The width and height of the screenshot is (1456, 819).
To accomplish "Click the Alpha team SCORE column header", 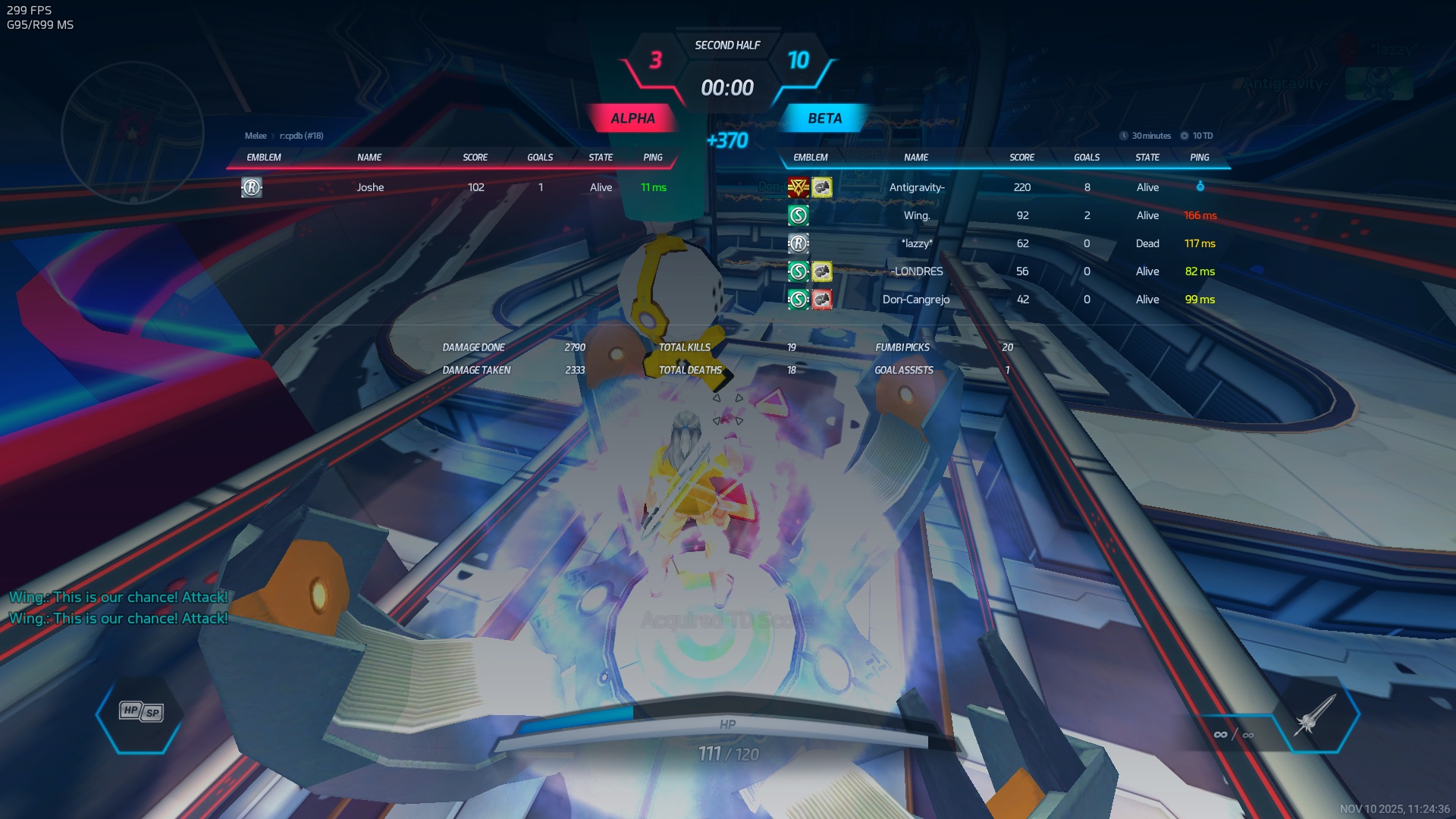I will coord(475,158).
